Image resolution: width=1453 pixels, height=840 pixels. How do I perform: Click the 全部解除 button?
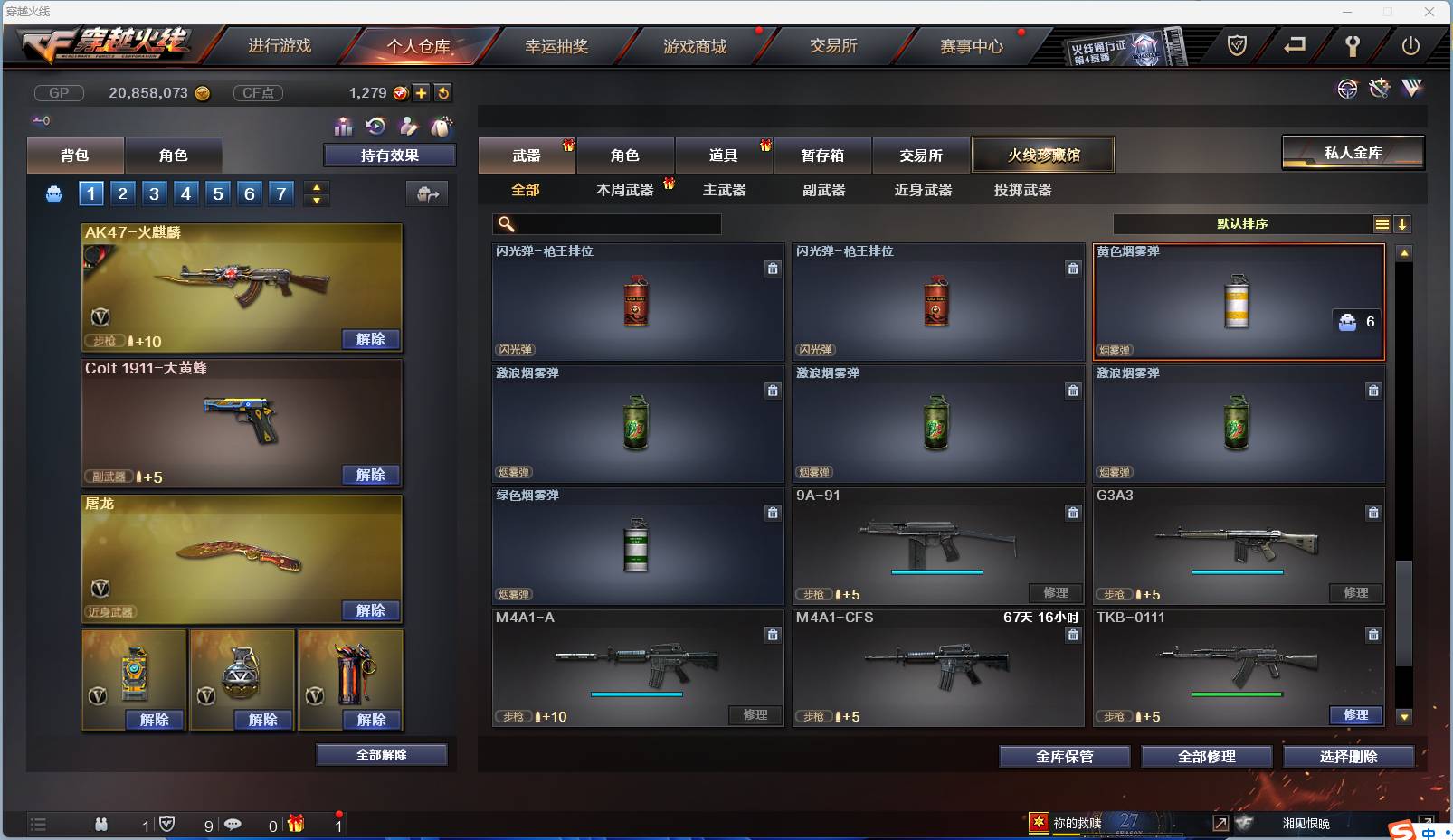[381, 753]
